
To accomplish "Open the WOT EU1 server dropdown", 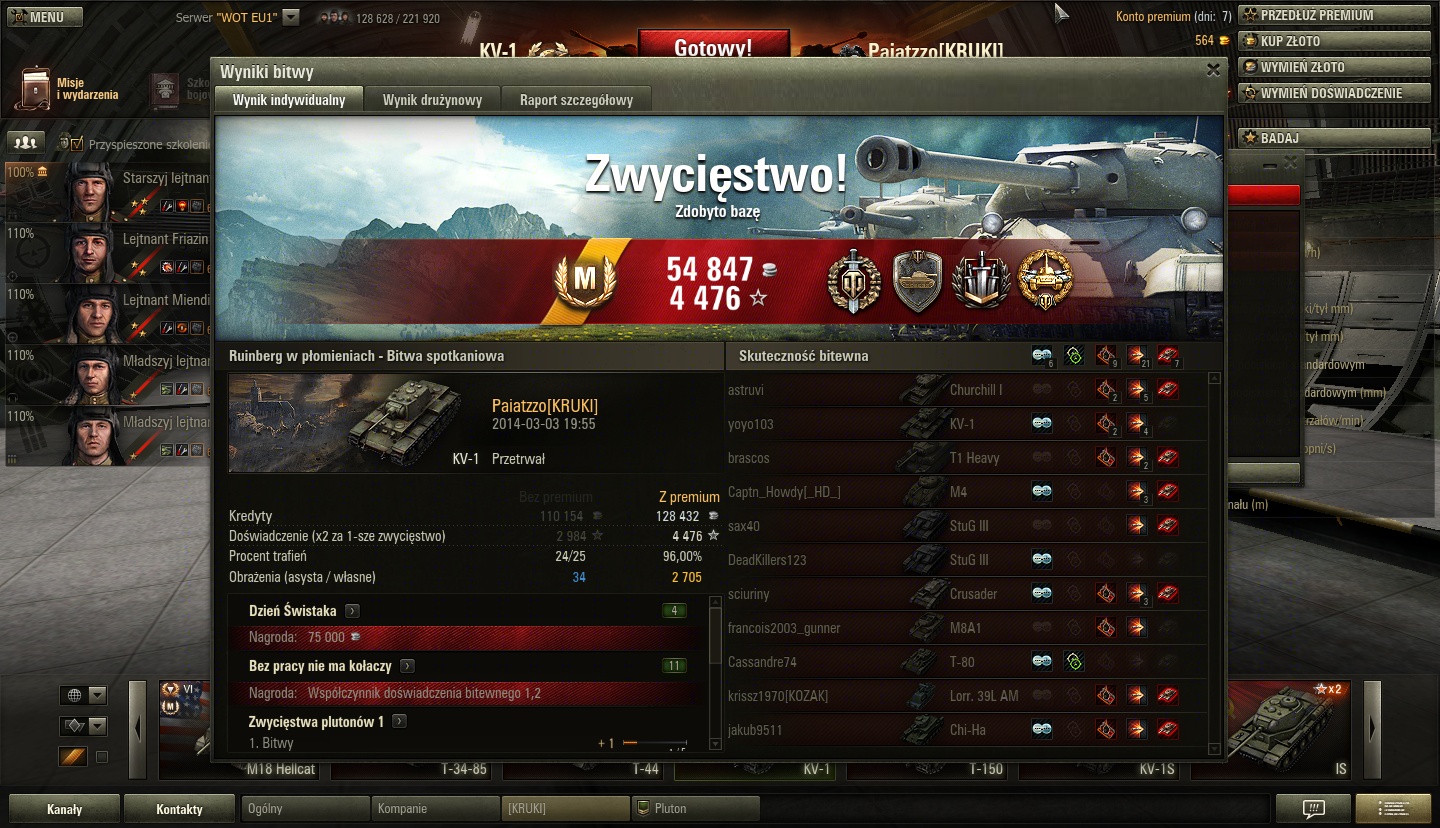I will (290, 17).
